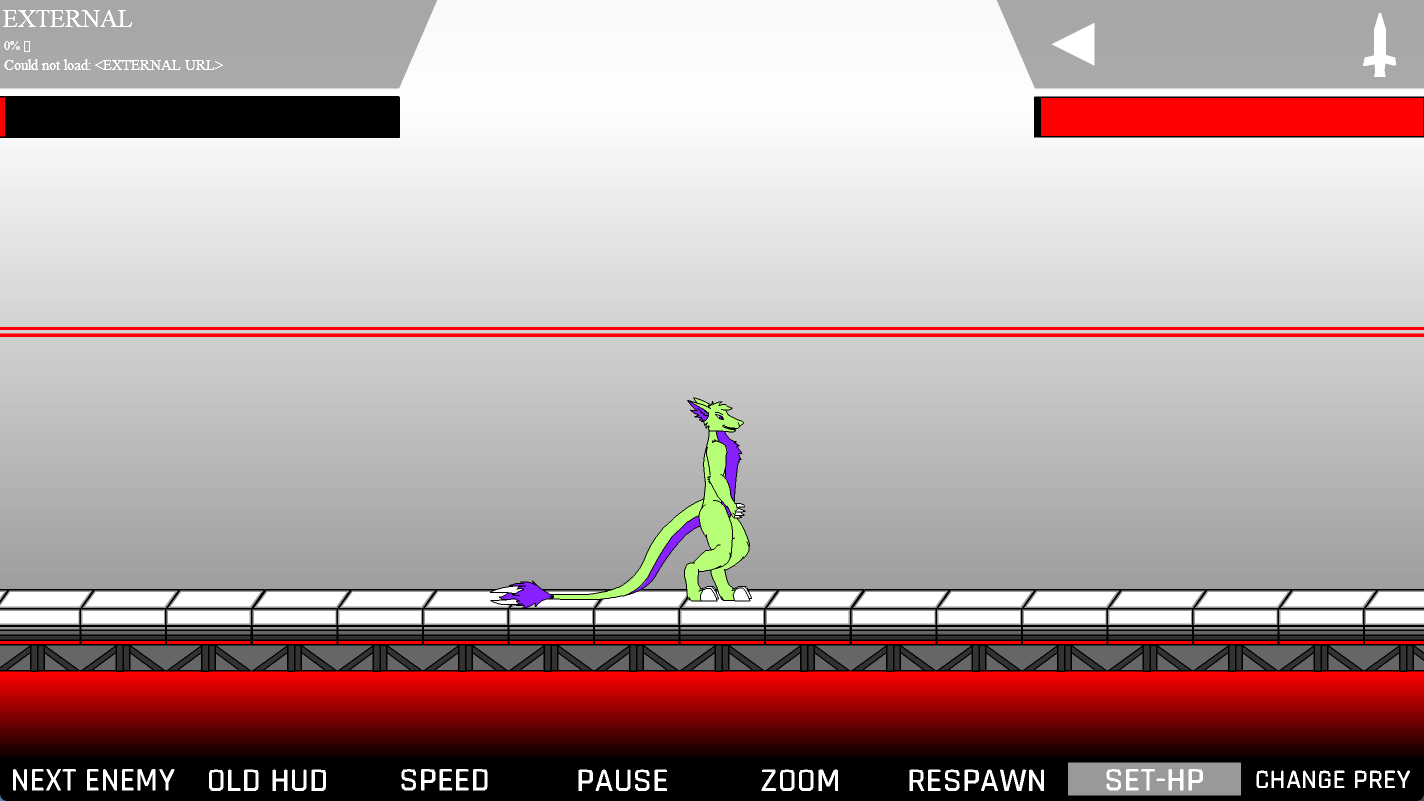Click the highlighted SET-HP menu entry
1424x801 pixels.
pyautogui.click(x=1153, y=779)
